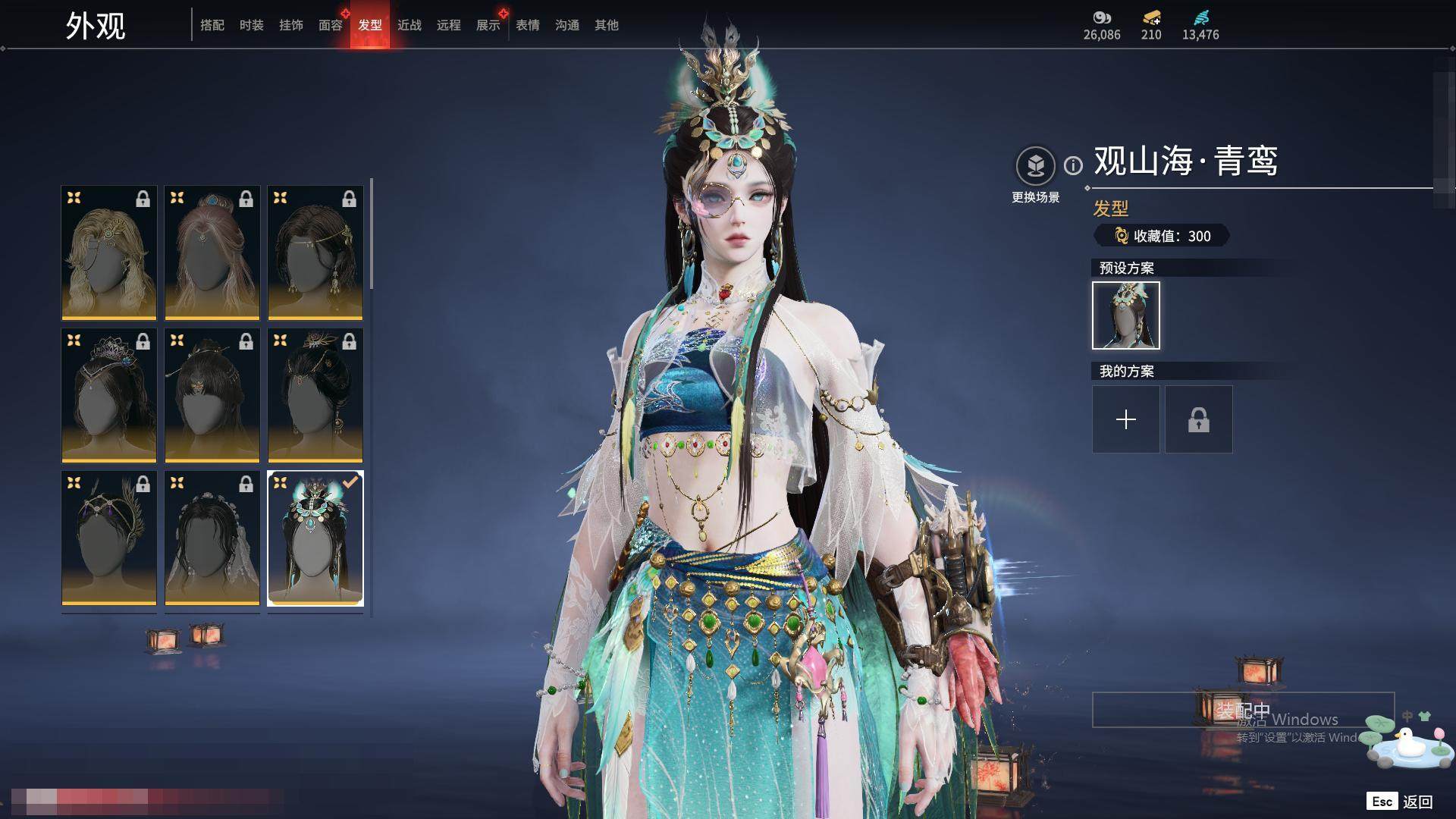
Task: Open the 近战 tab
Action: pyautogui.click(x=409, y=26)
